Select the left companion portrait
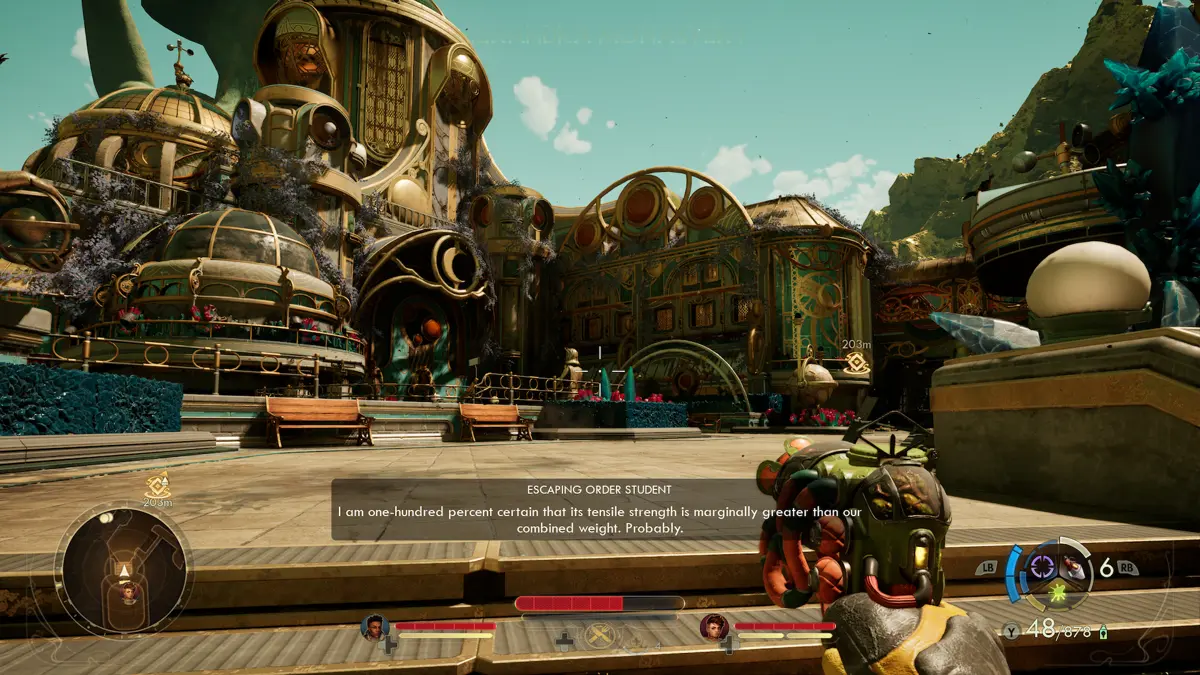 [376, 628]
